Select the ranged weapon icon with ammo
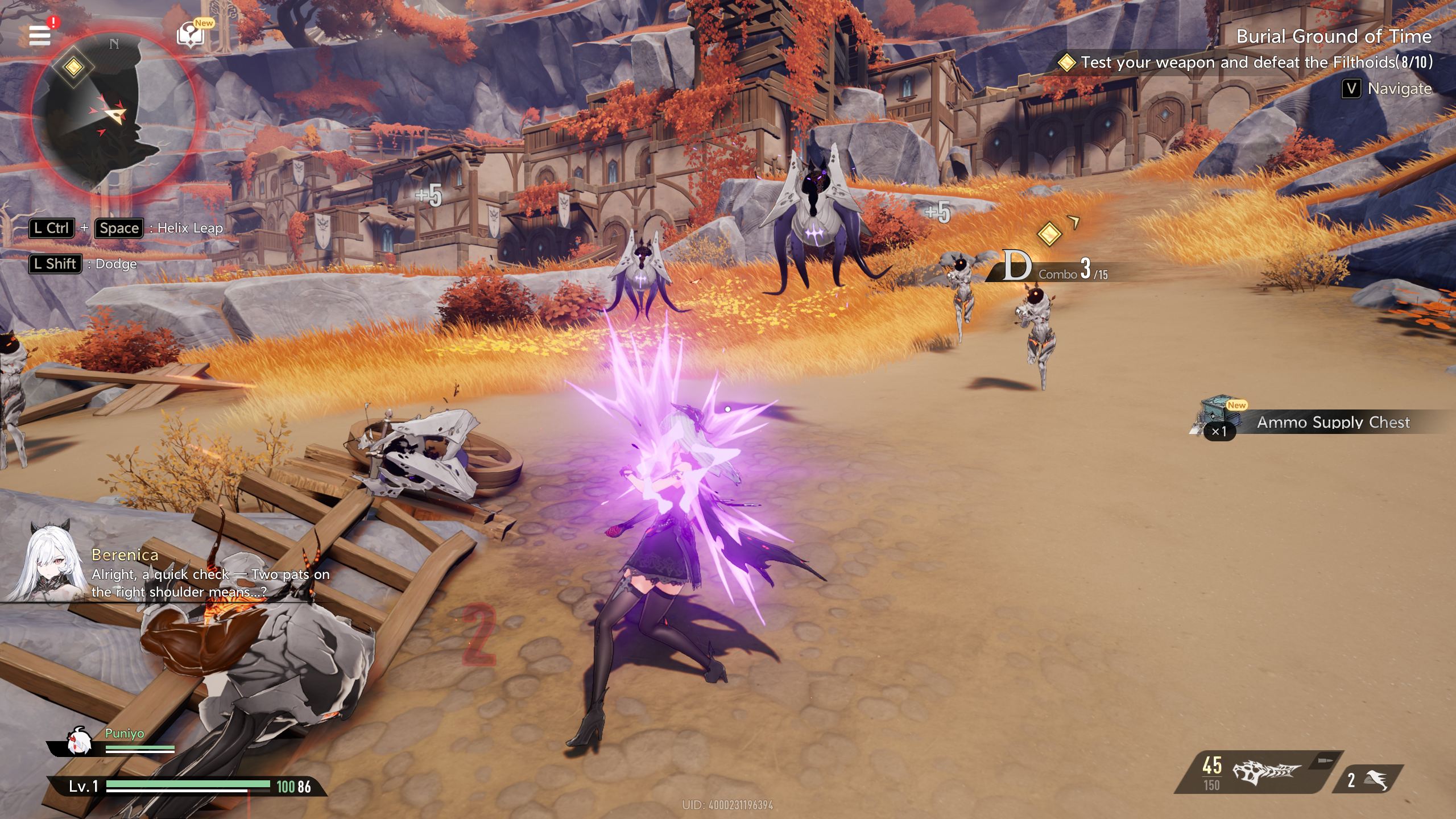 [1265, 772]
